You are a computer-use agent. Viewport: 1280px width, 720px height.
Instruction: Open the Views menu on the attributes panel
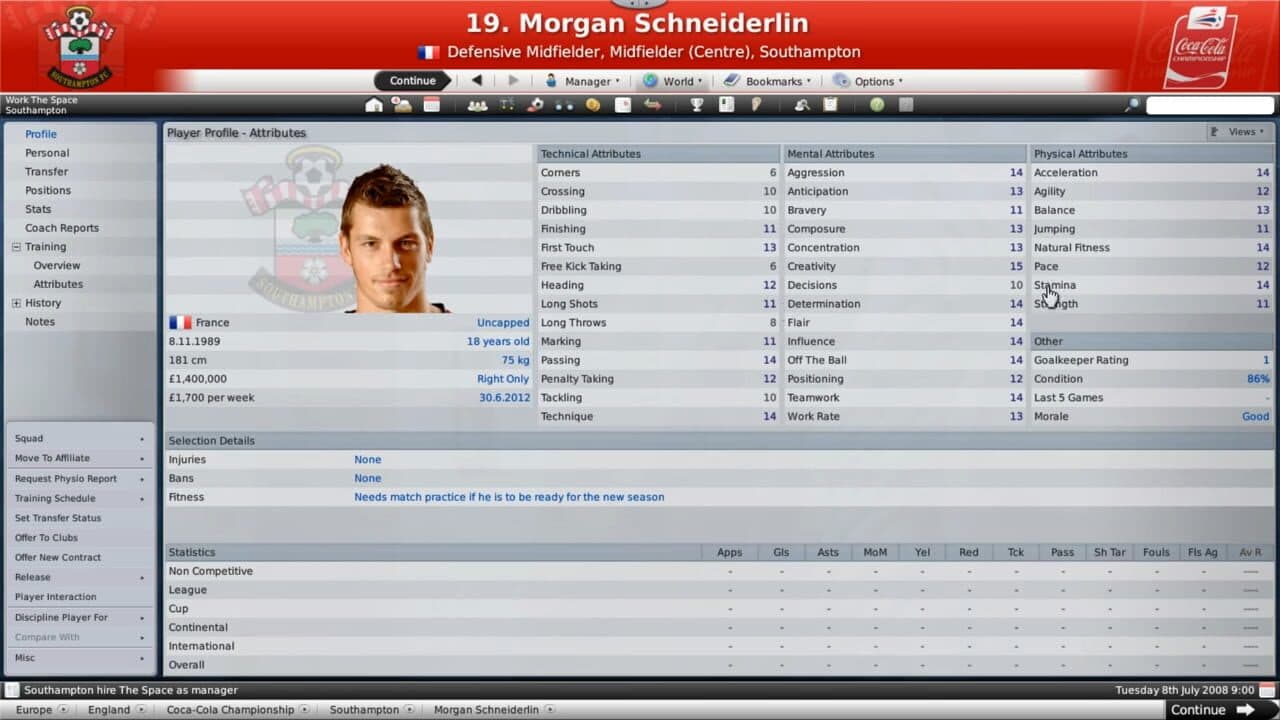click(1240, 131)
